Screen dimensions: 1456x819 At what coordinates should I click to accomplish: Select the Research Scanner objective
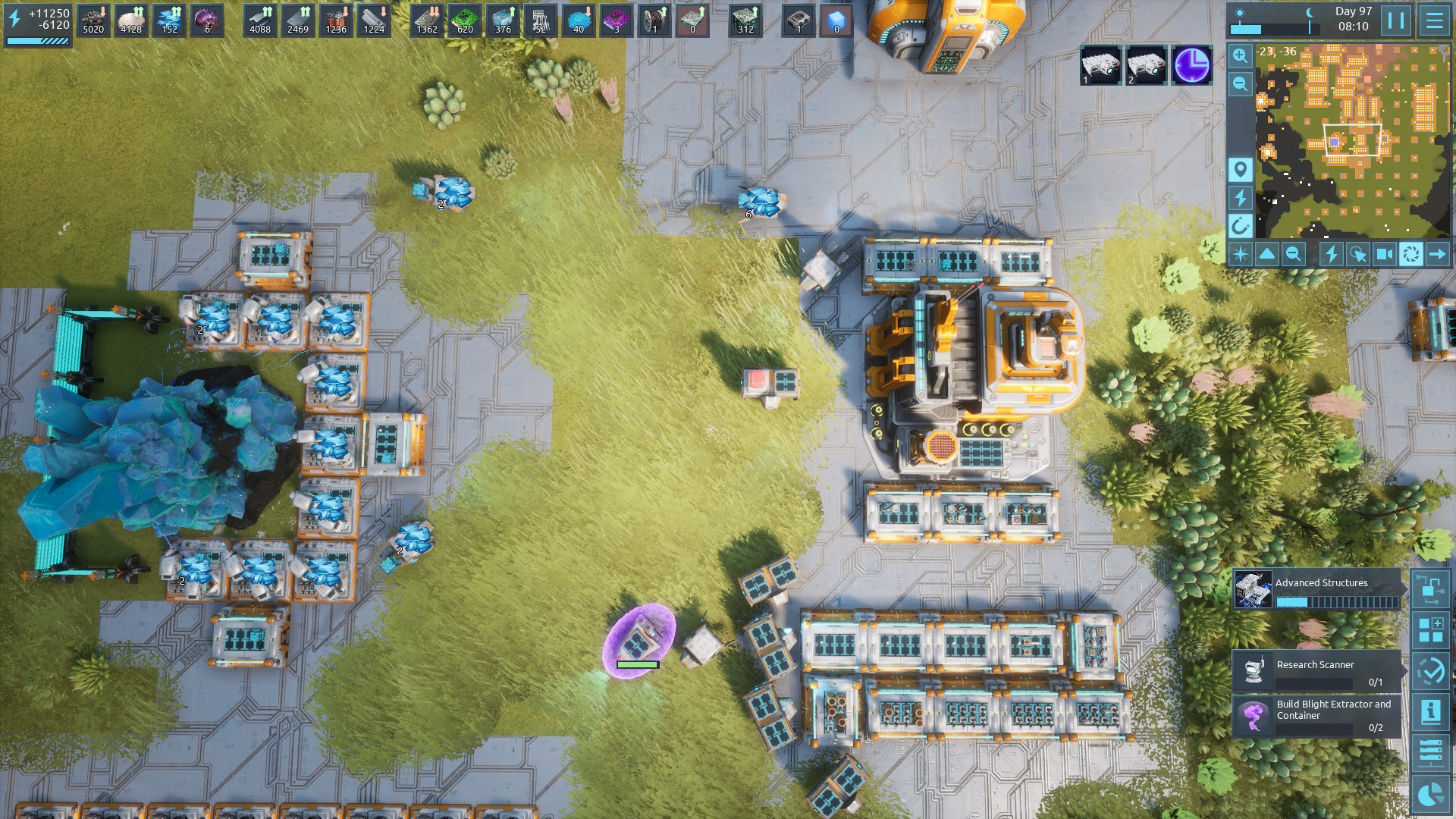click(x=1318, y=670)
